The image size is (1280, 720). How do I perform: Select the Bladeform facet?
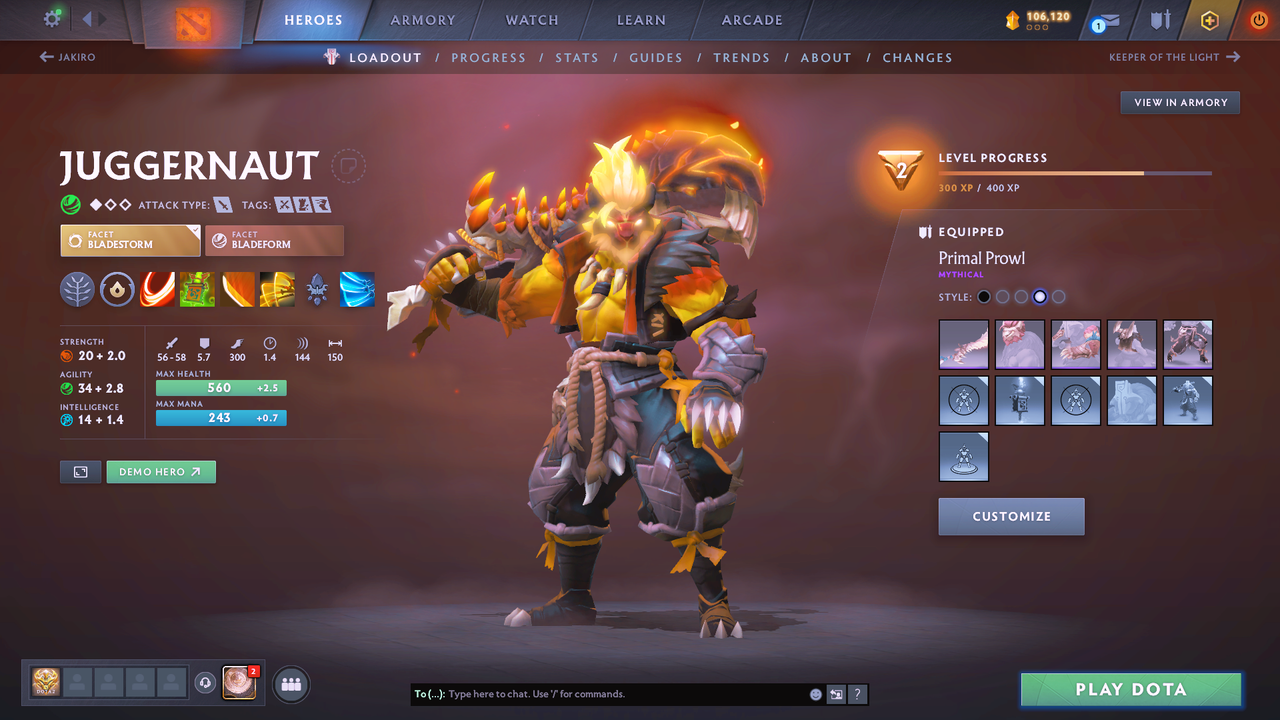click(275, 240)
